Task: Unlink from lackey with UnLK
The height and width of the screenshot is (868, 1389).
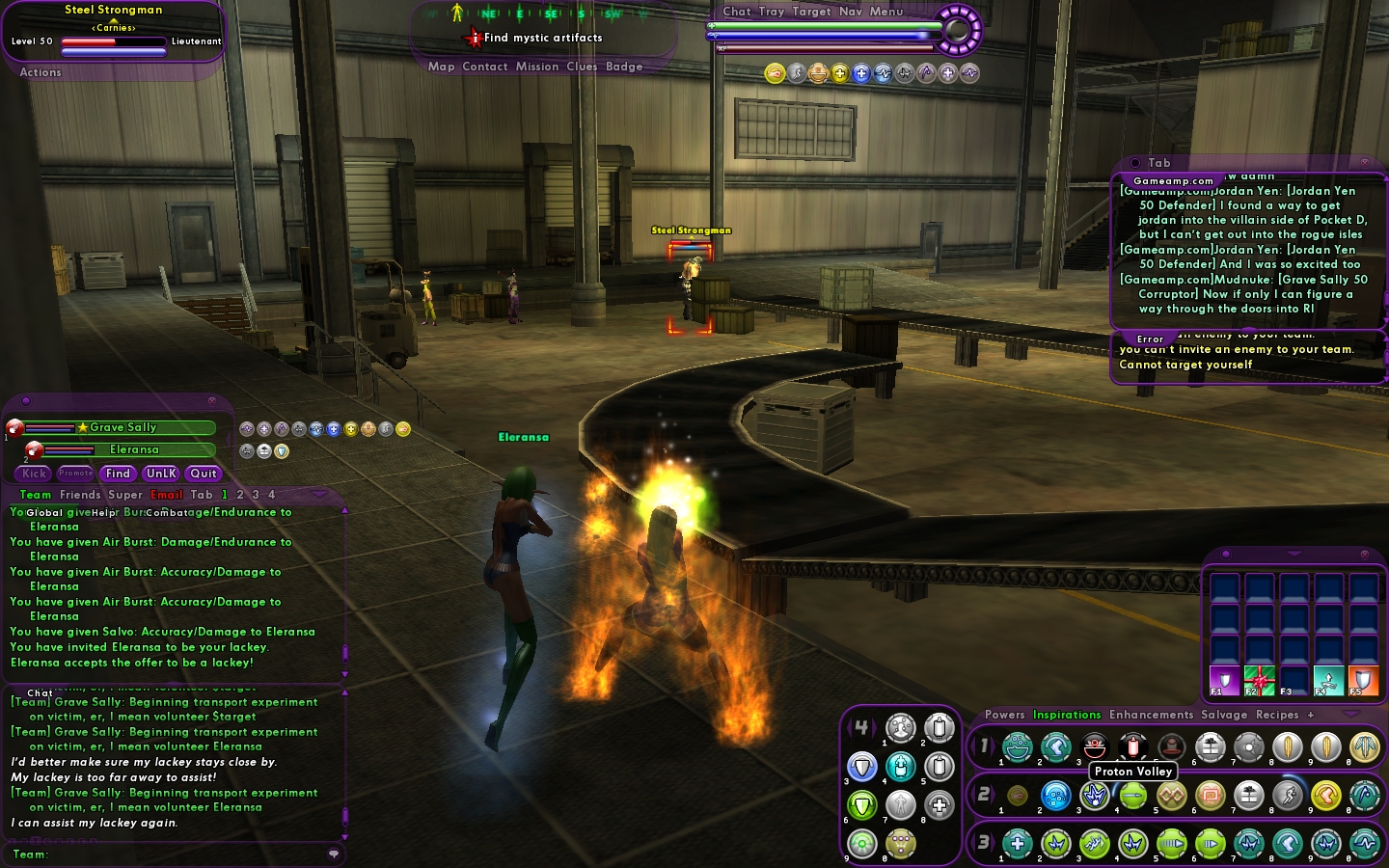Action: [161, 474]
